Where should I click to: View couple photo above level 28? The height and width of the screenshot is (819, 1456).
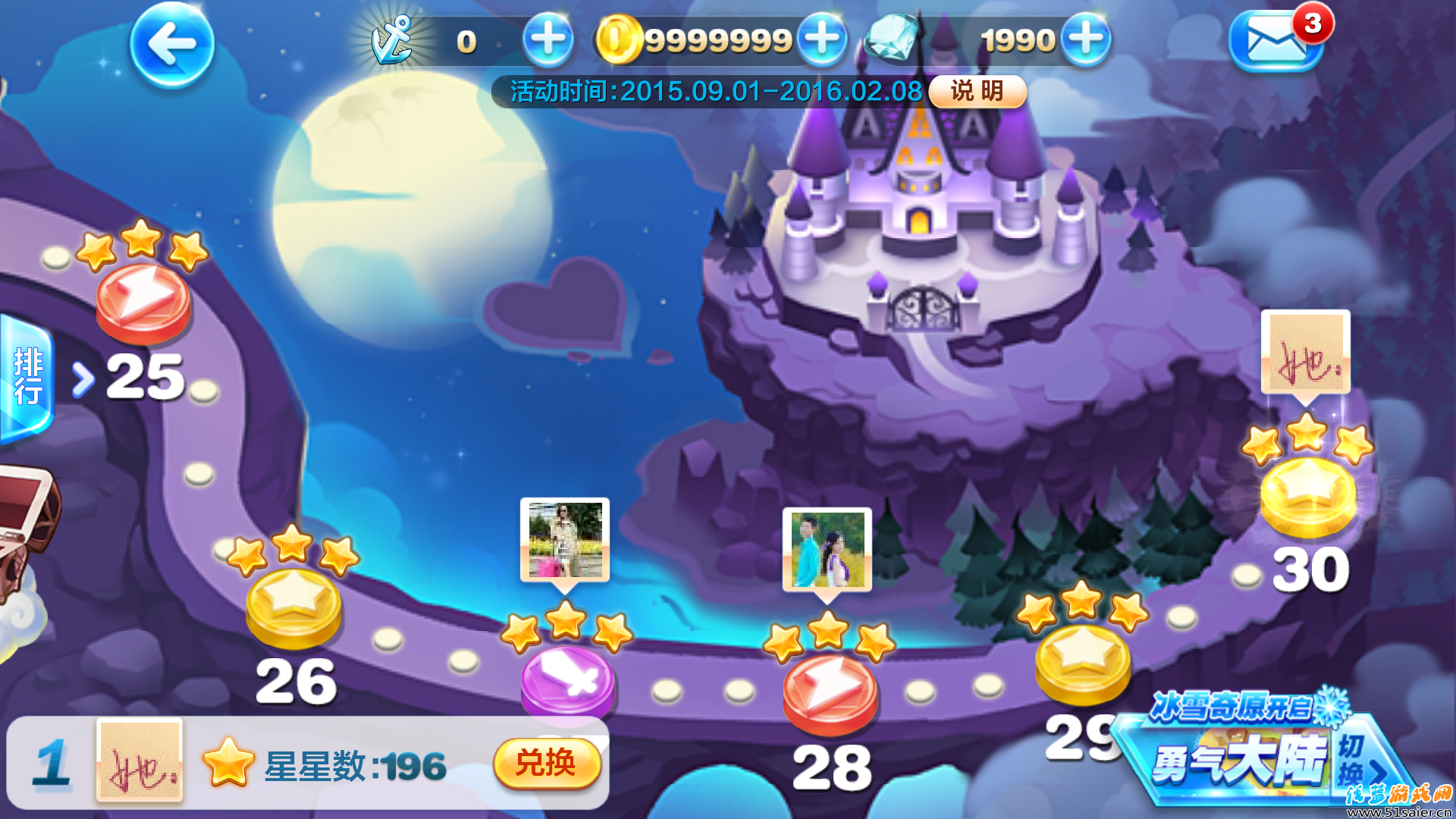click(827, 549)
